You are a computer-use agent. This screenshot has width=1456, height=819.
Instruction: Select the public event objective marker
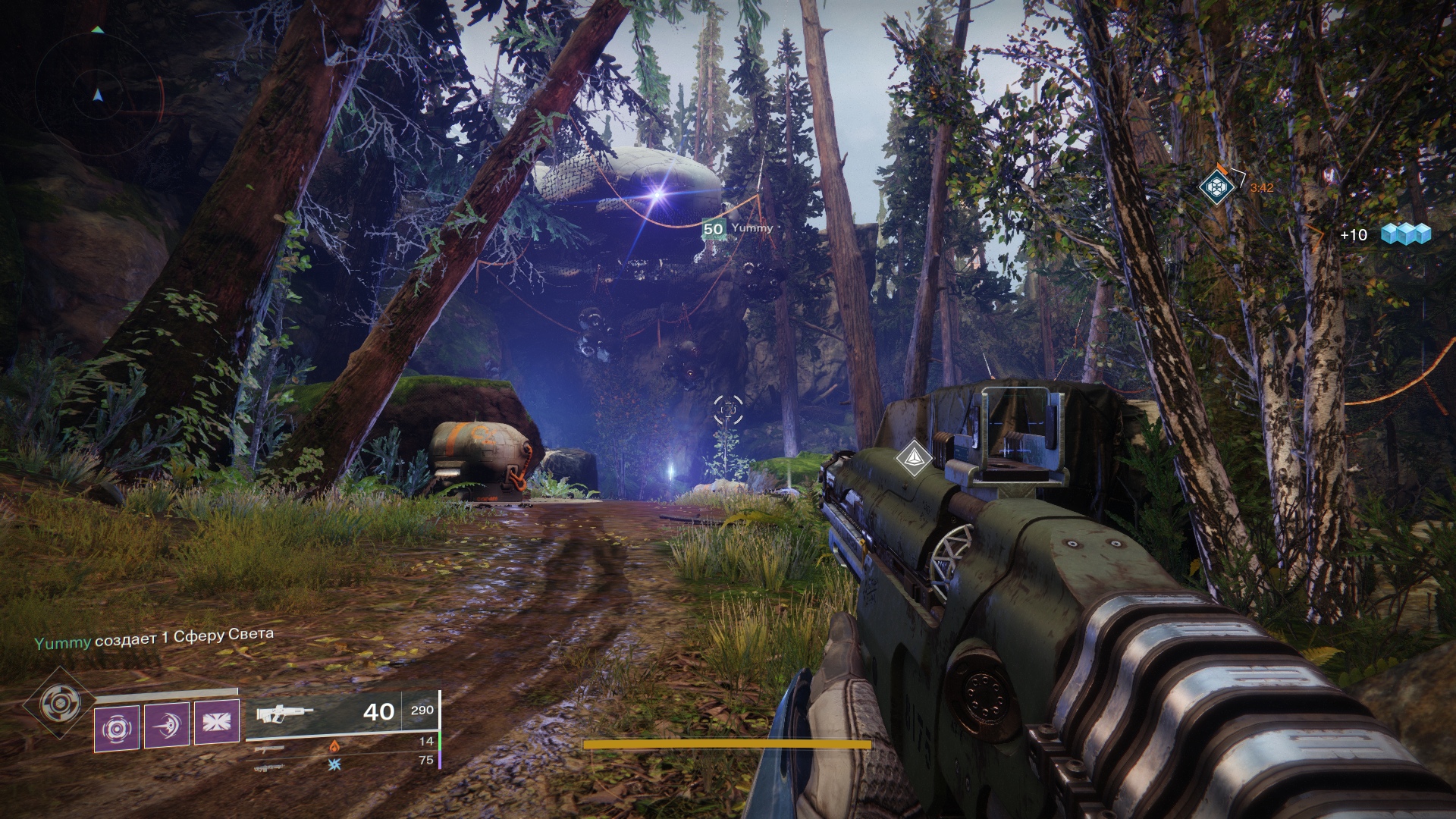tap(1216, 186)
